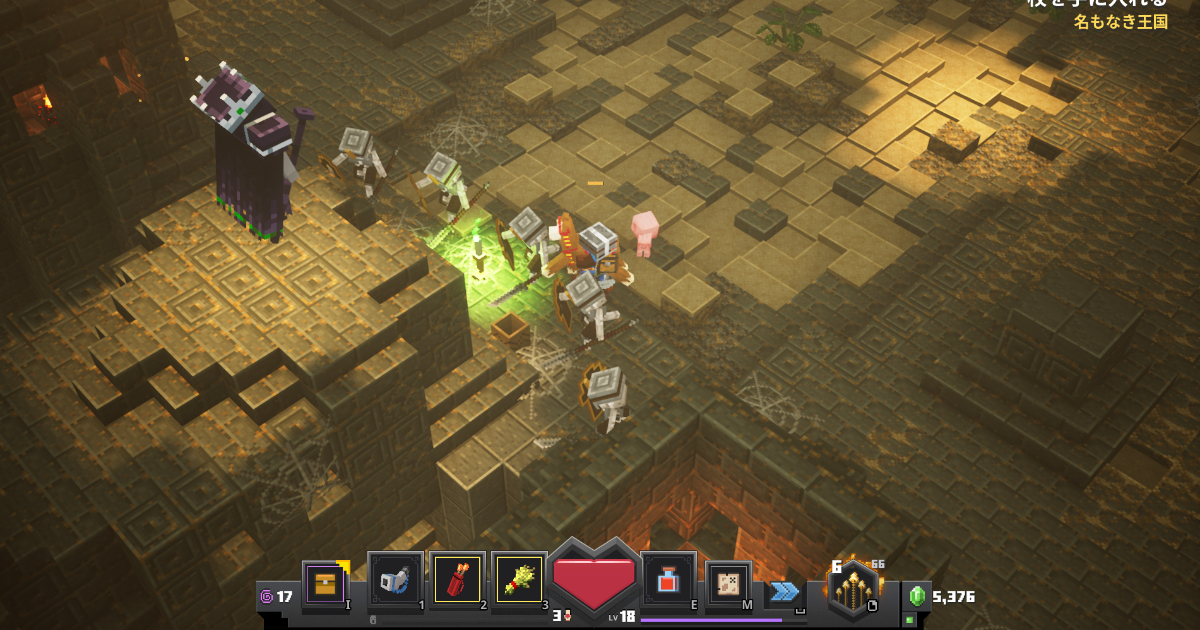This screenshot has width=1200, height=630.
Task: Open the inventory chest slot
Action: point(325,582)
